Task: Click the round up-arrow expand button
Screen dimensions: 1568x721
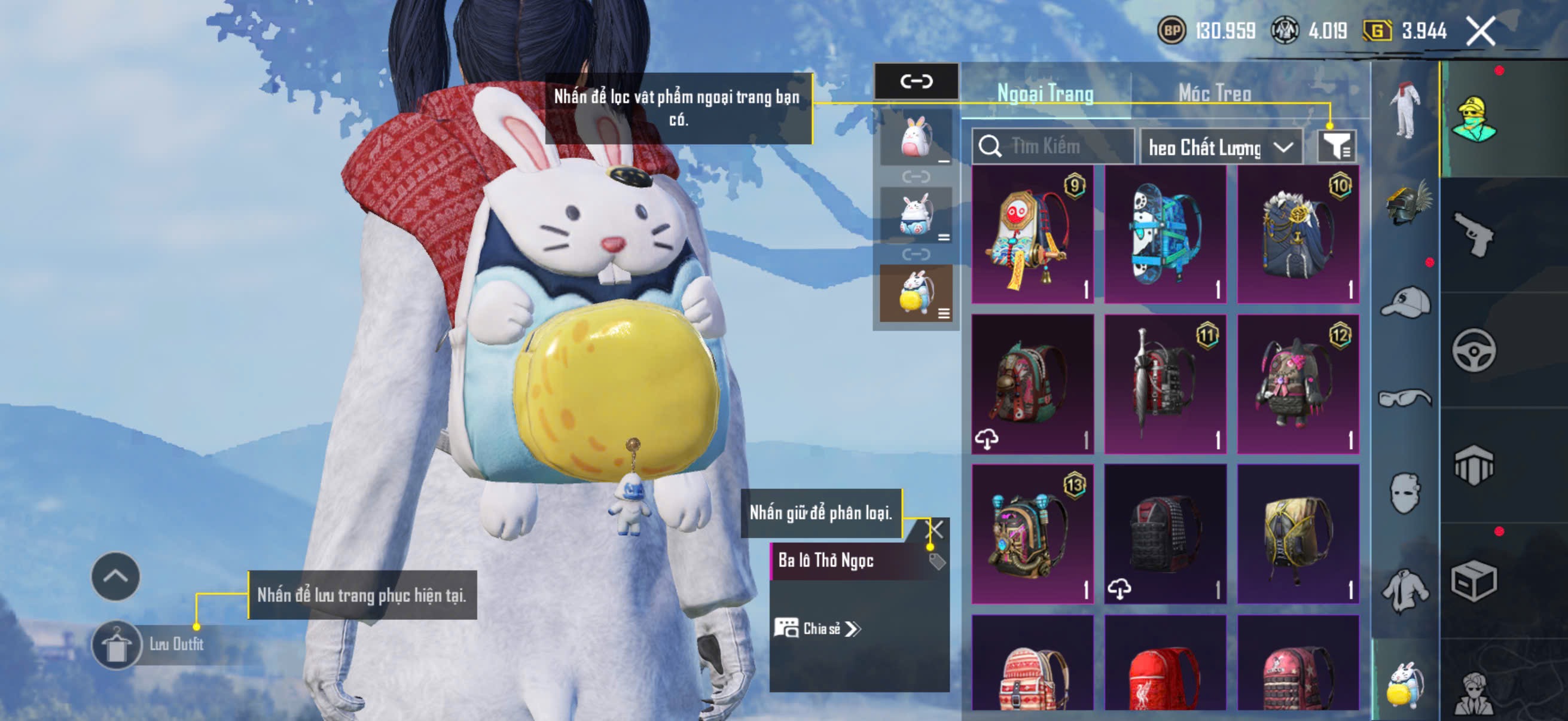Action: pyautogui.click(x=115, y=576)
